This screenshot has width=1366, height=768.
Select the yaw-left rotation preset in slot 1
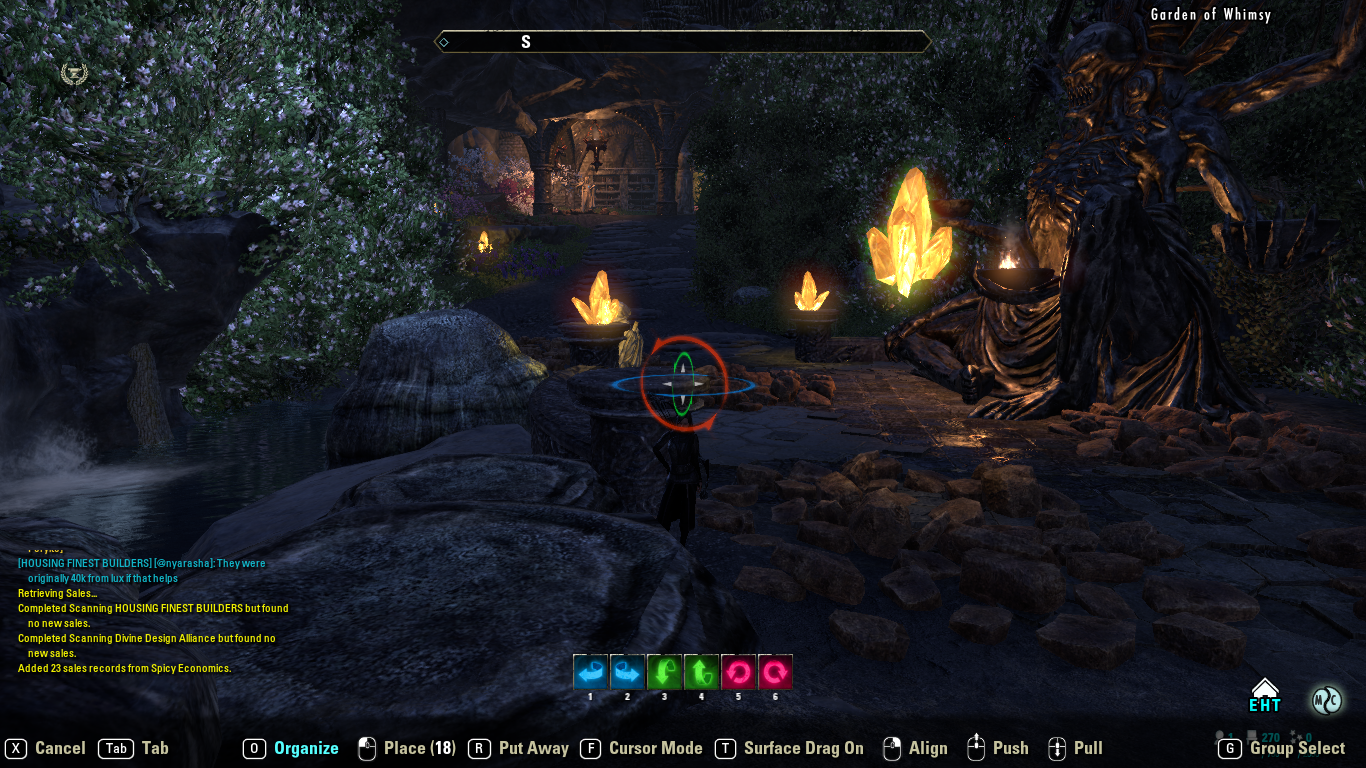[589, 671]
